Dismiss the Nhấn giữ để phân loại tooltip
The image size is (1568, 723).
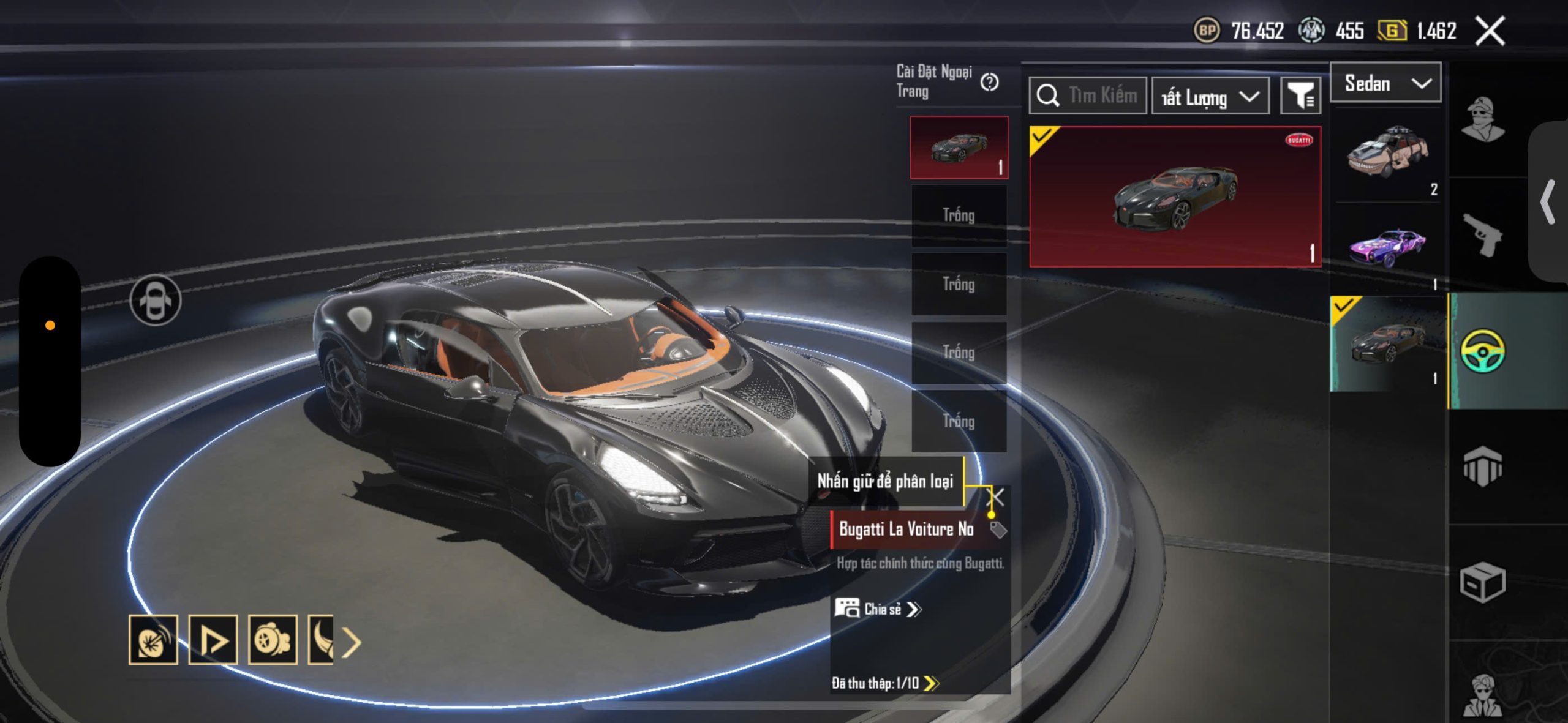997,497
